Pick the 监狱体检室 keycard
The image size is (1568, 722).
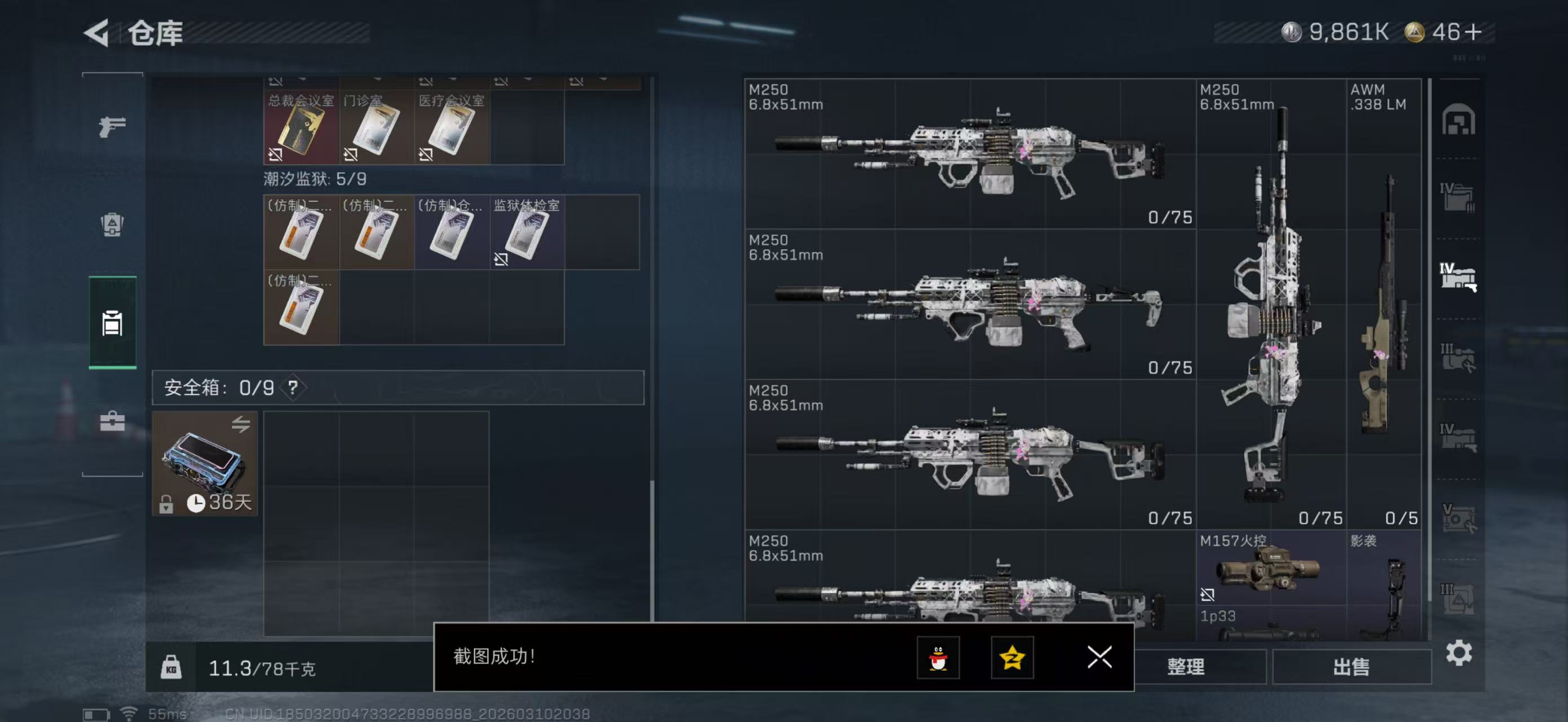(527, 232)
